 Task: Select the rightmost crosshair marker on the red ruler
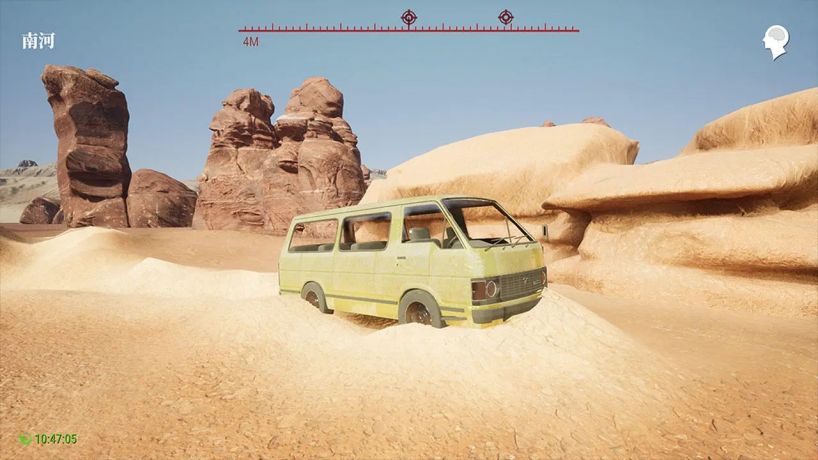coord(506,17)
